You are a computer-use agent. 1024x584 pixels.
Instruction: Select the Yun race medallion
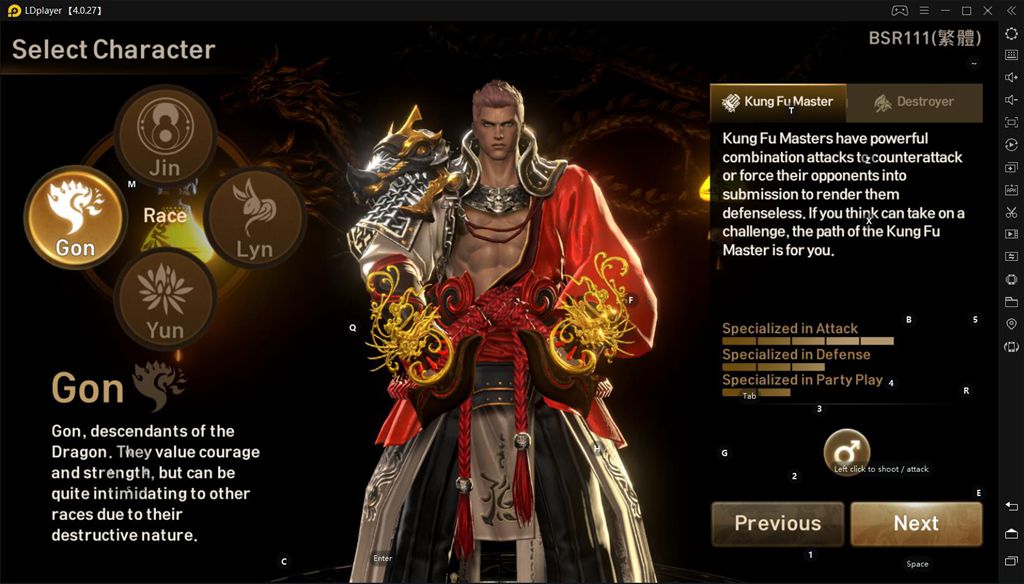tap(164, 298)
